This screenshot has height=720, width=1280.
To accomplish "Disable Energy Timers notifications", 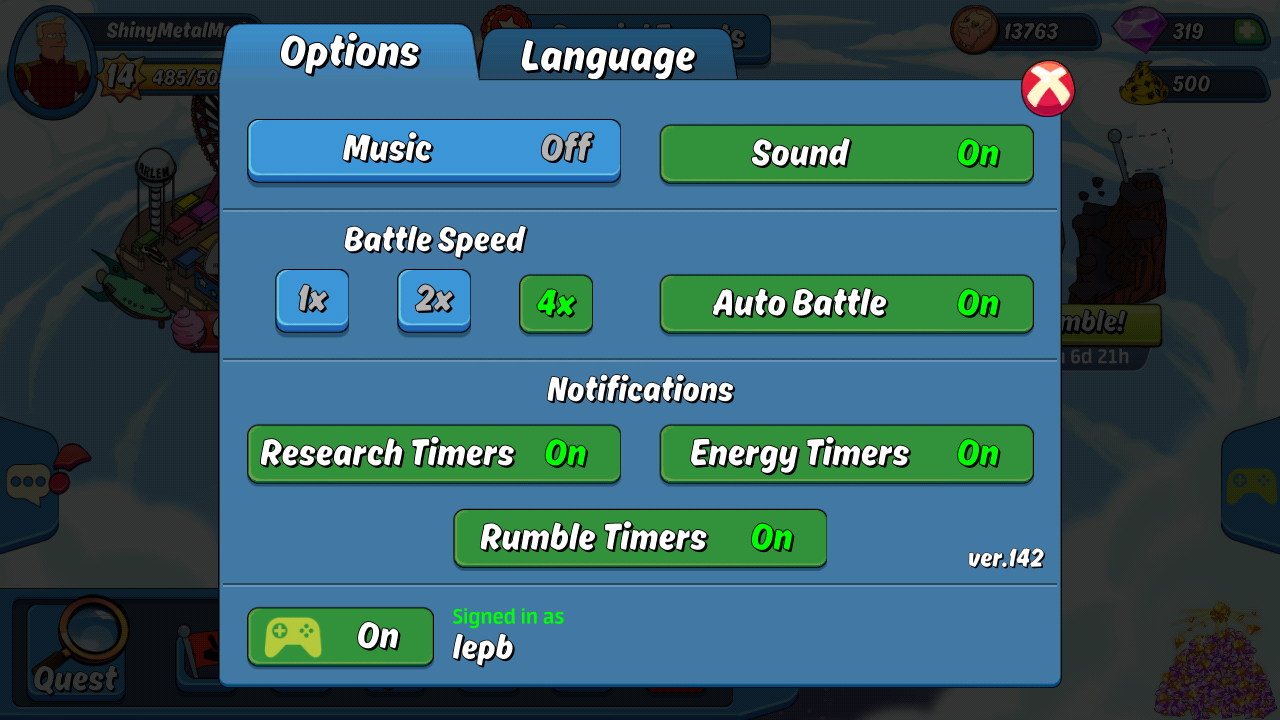I will tap(846, 453).
